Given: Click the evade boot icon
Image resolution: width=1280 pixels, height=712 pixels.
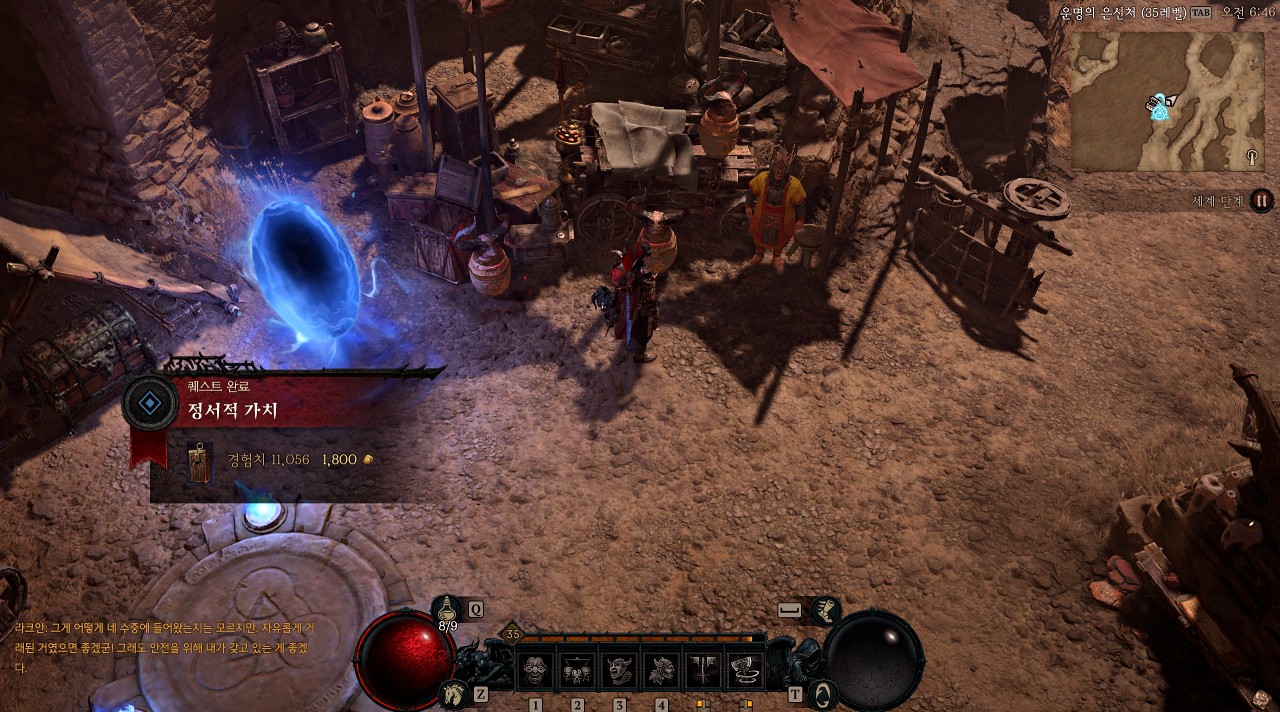Looking at the screenshot, I should coord(825,609).
